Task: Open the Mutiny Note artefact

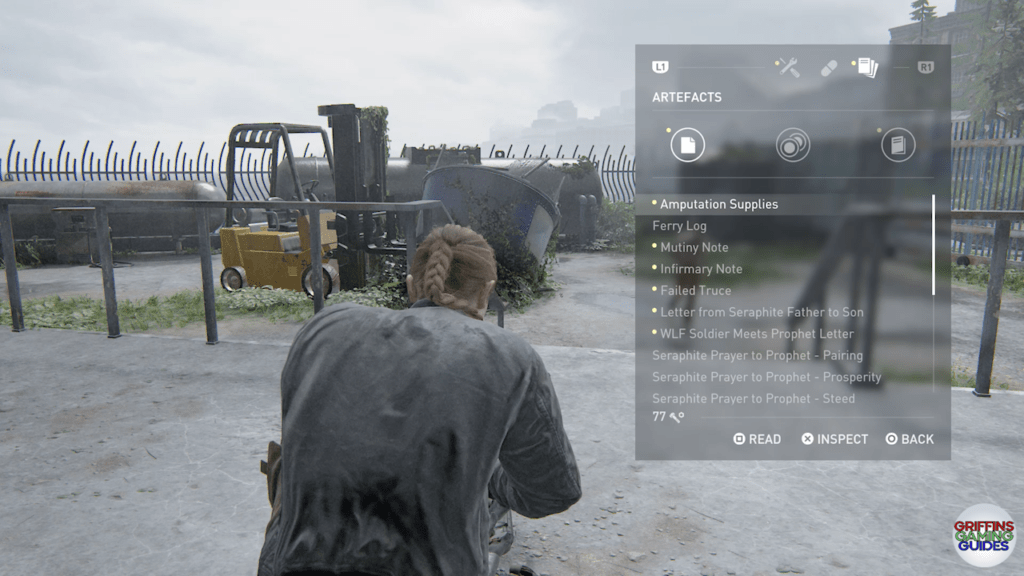Action: pyautogui.click(x=693, y=247)
